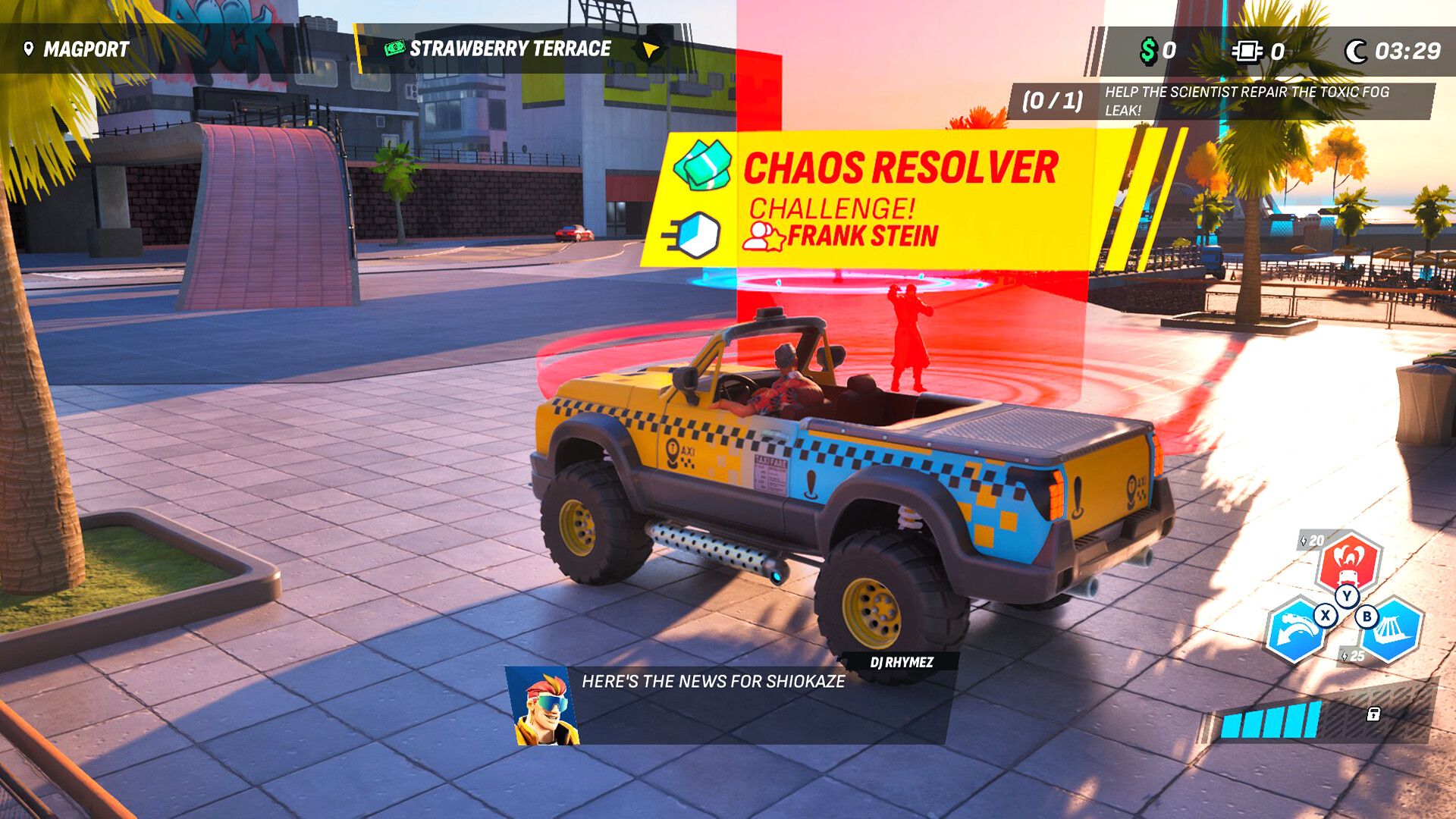Click the vehicle part counter icon
1456x819 pixels.
pos(1246,52)
